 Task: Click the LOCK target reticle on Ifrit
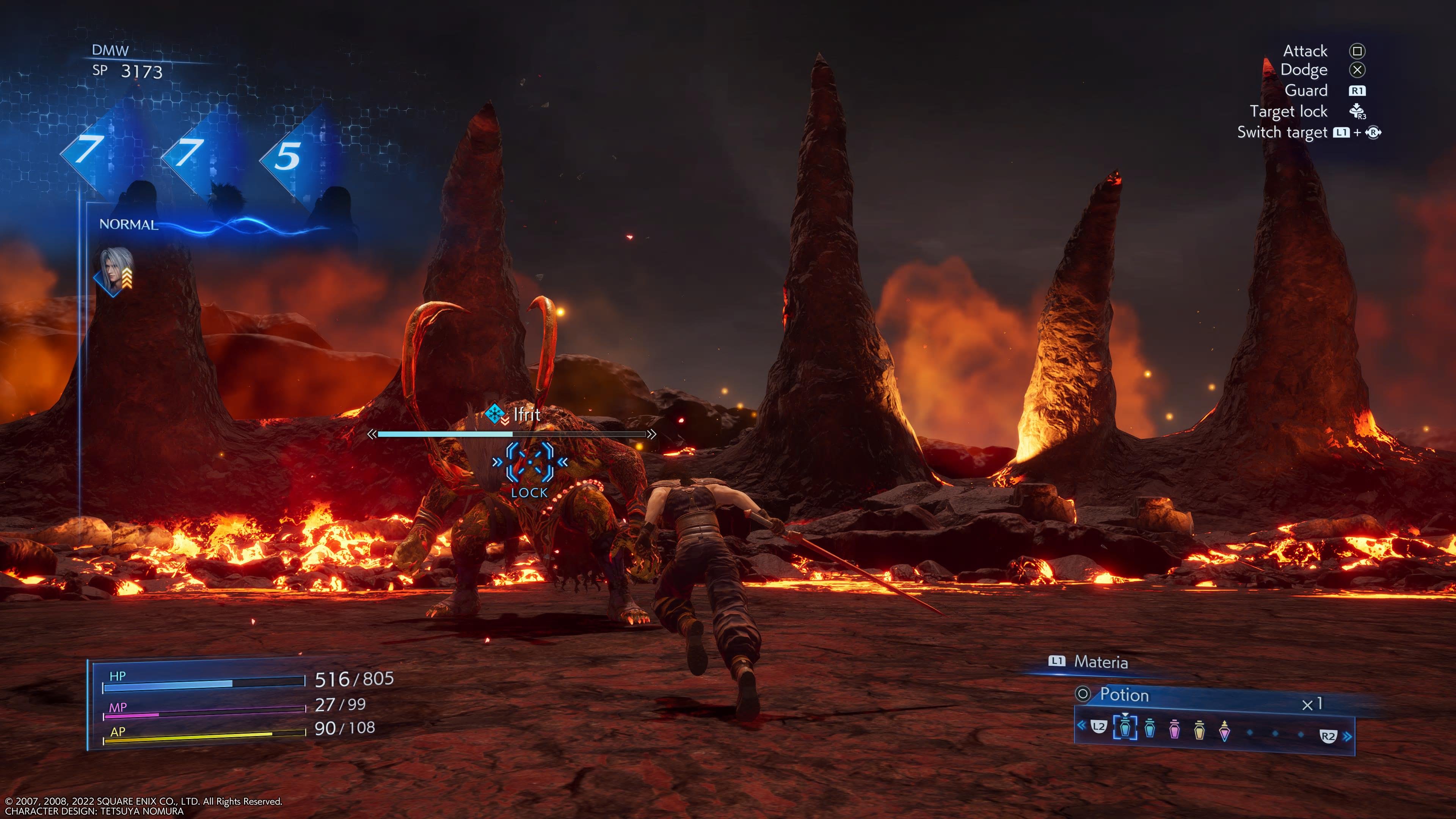pyautogui.click(x=530, y=463)
